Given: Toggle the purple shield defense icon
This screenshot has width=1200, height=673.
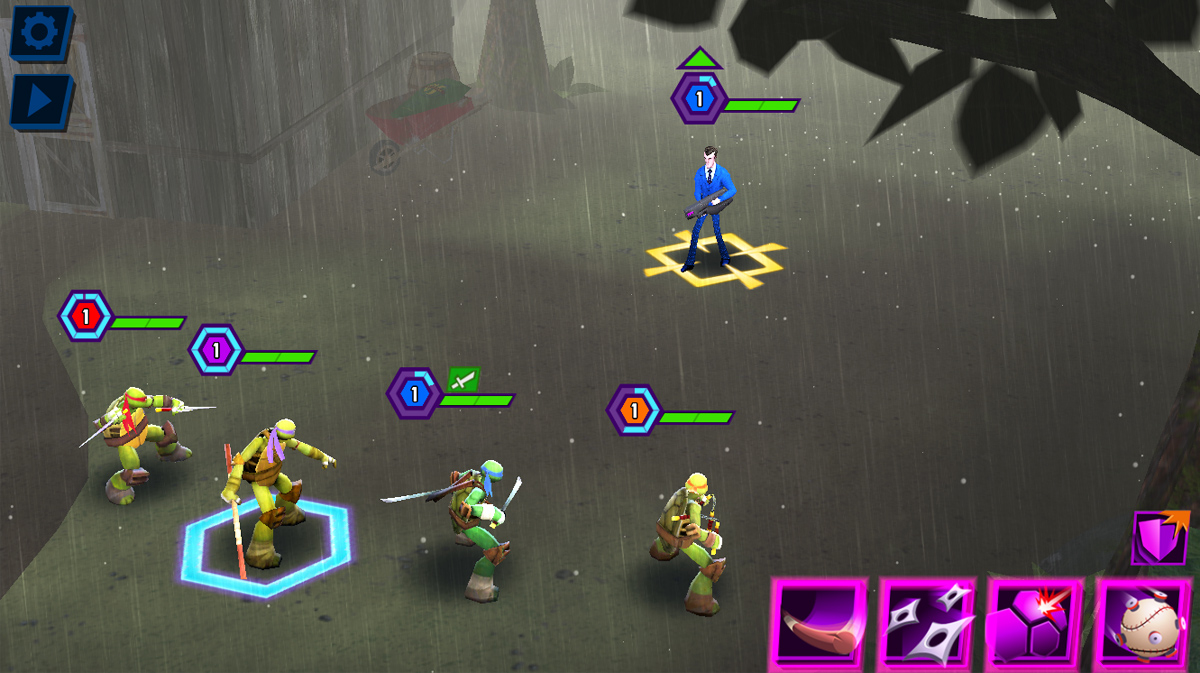Looking at the screenshot, I should [1160, 538].
